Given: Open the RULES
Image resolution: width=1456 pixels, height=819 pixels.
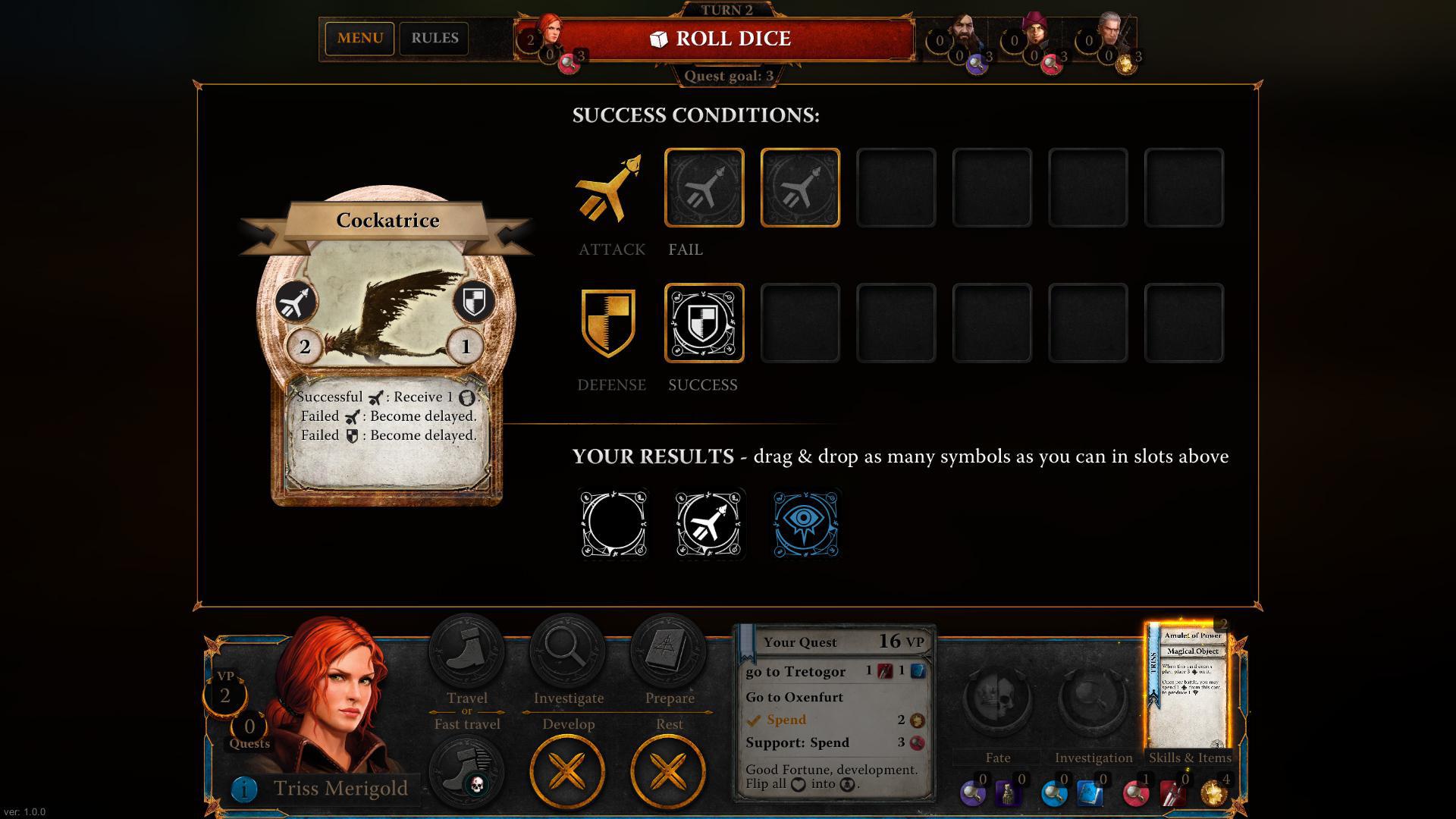Looking at the screenshot, I should pos(435,38).
